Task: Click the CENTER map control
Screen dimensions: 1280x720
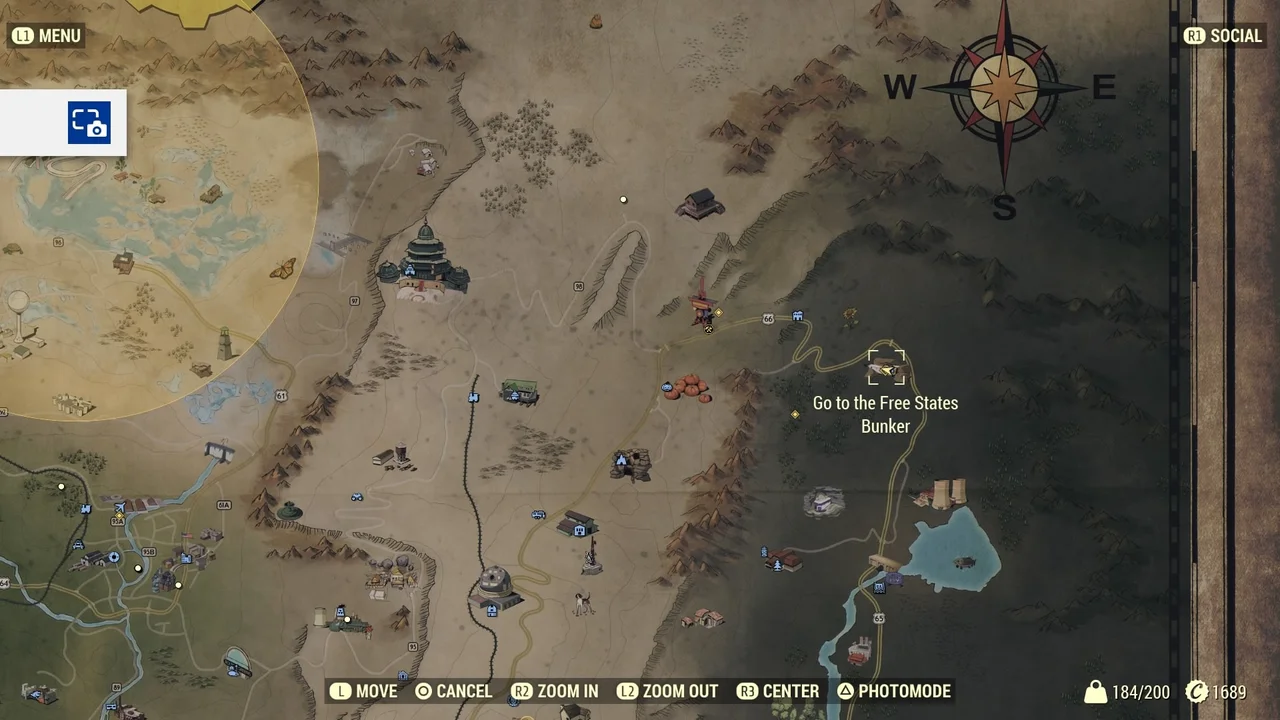Action: (x=778, y=691)
